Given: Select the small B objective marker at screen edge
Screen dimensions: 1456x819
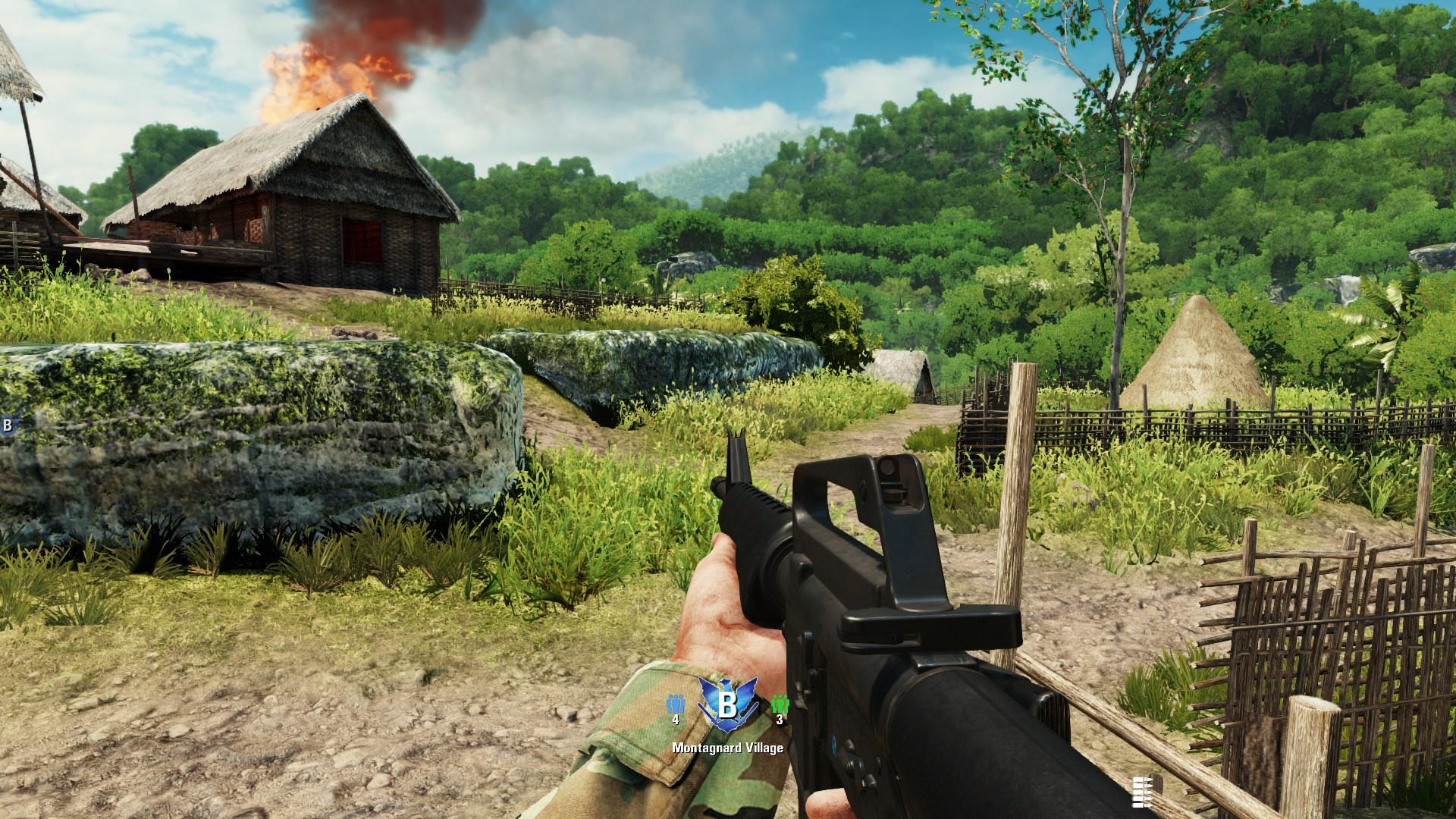Looking at the screenshot, I should point(7,425).
